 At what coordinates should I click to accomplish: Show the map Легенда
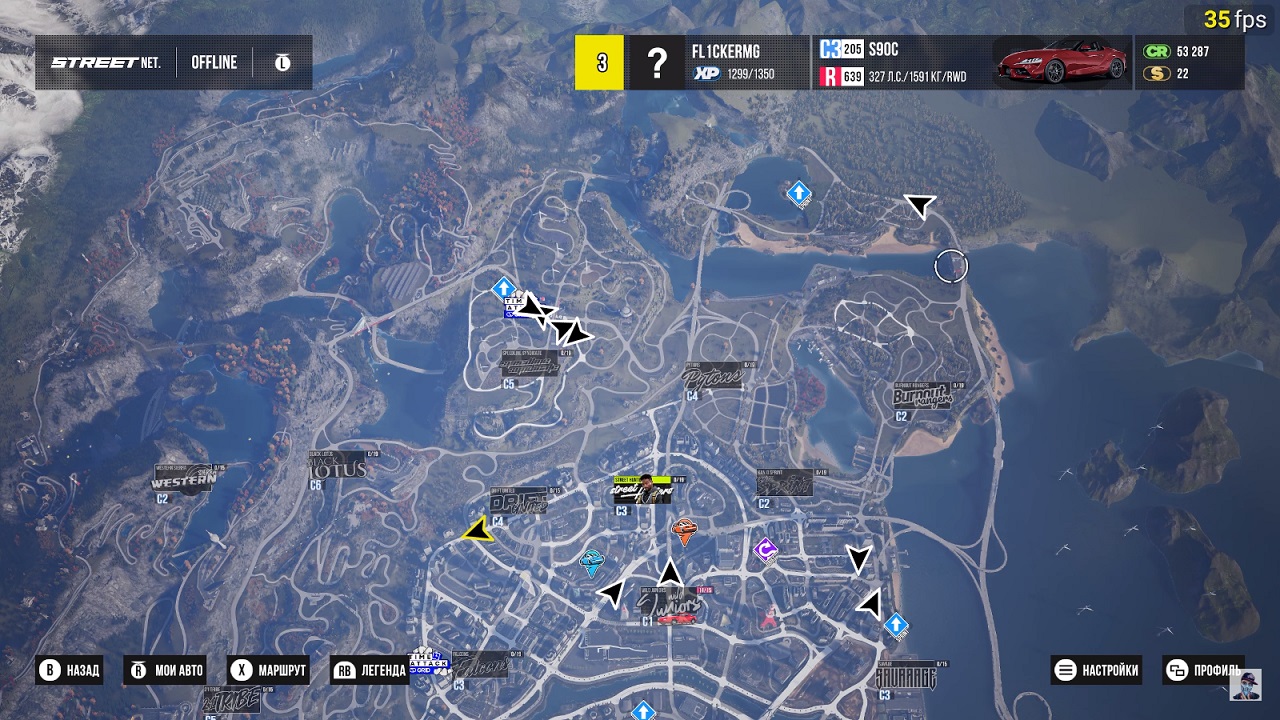(x=370, y=670)
